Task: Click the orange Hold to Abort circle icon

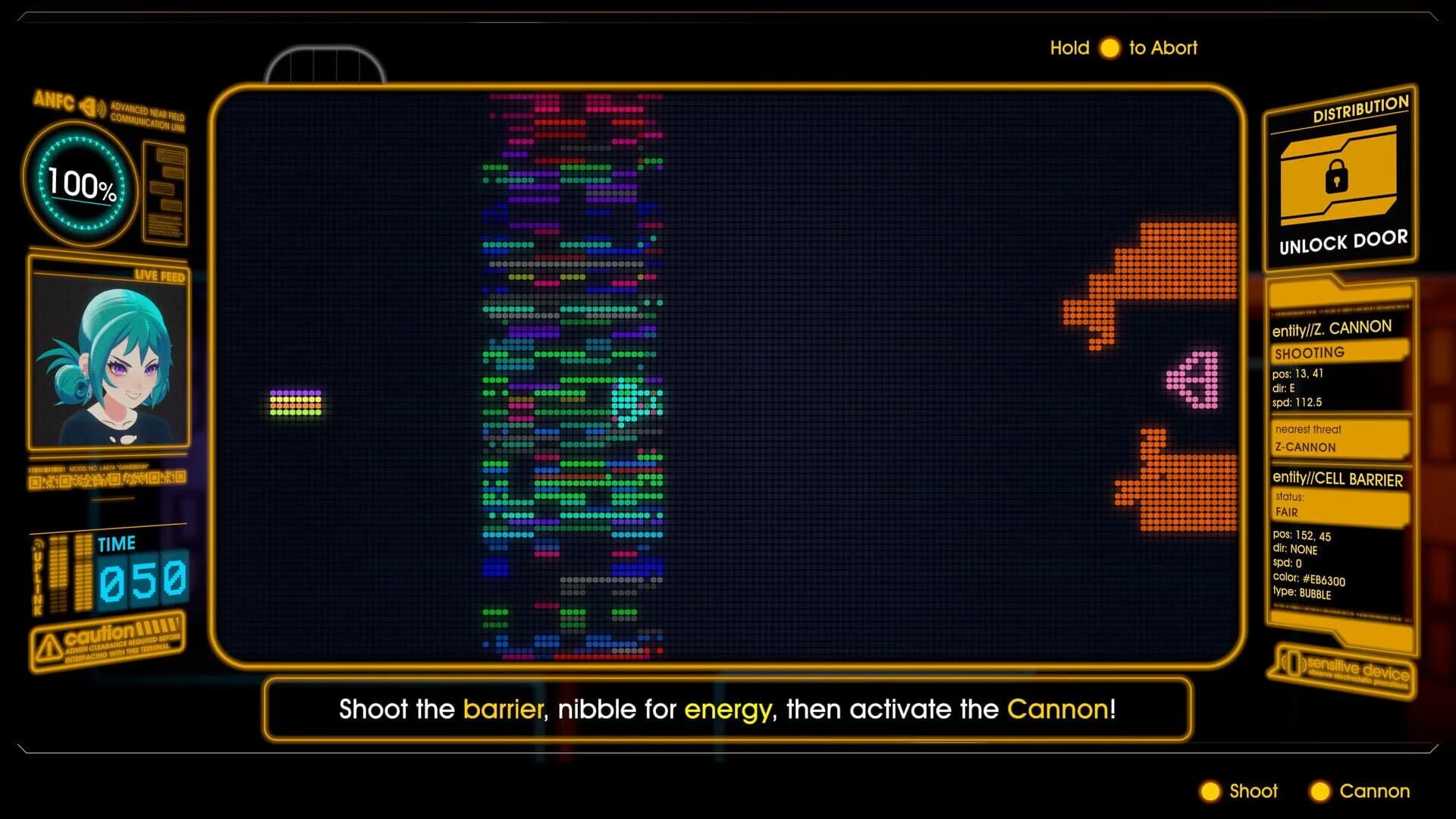Action: [1110, 48]
